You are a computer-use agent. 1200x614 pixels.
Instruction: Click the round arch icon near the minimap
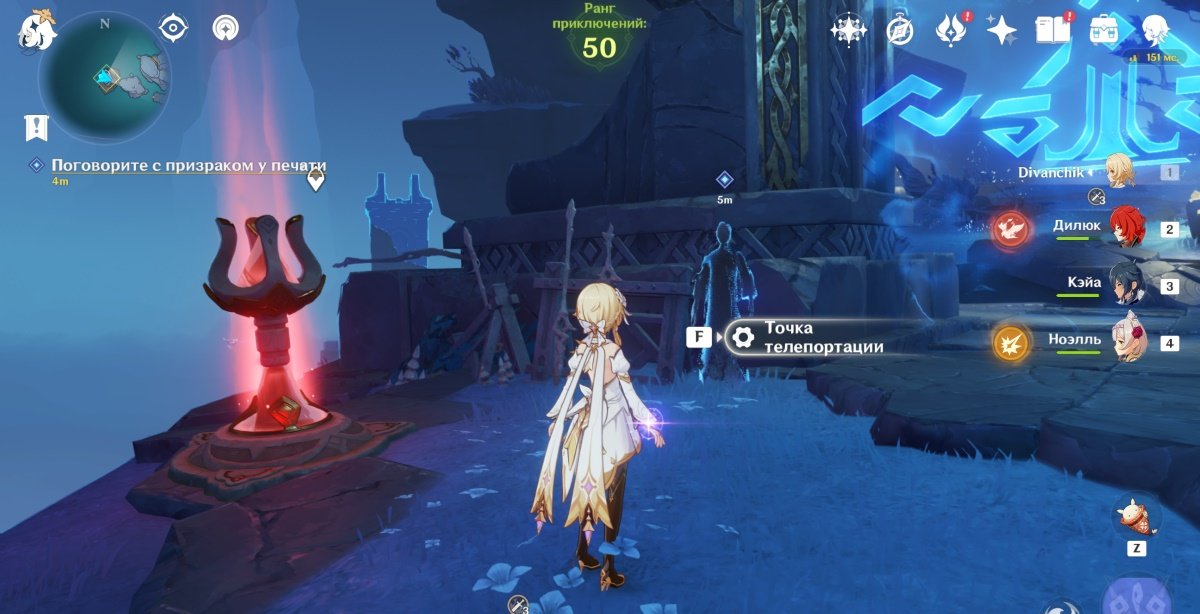click(225, 28)
